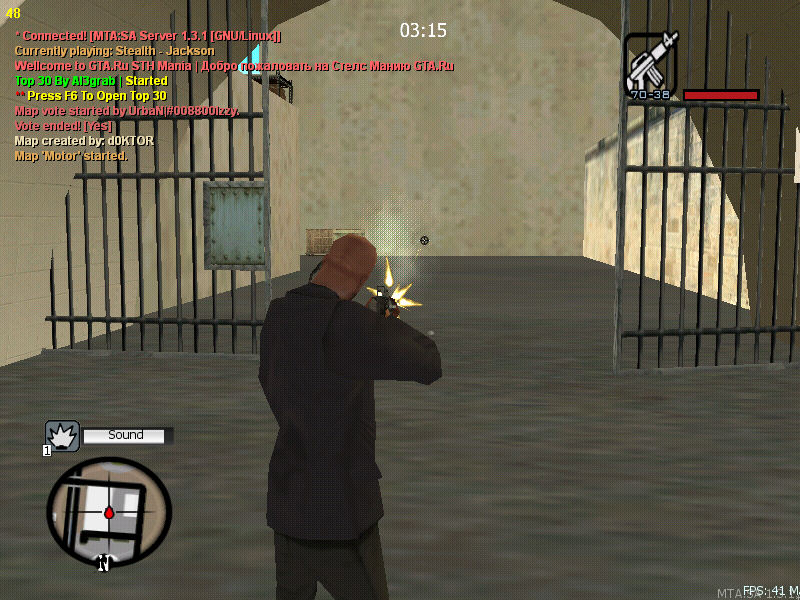Screen dimensions: 800x600
Task: Click the red player blip on radar
Action: click(x=109, y=513)
